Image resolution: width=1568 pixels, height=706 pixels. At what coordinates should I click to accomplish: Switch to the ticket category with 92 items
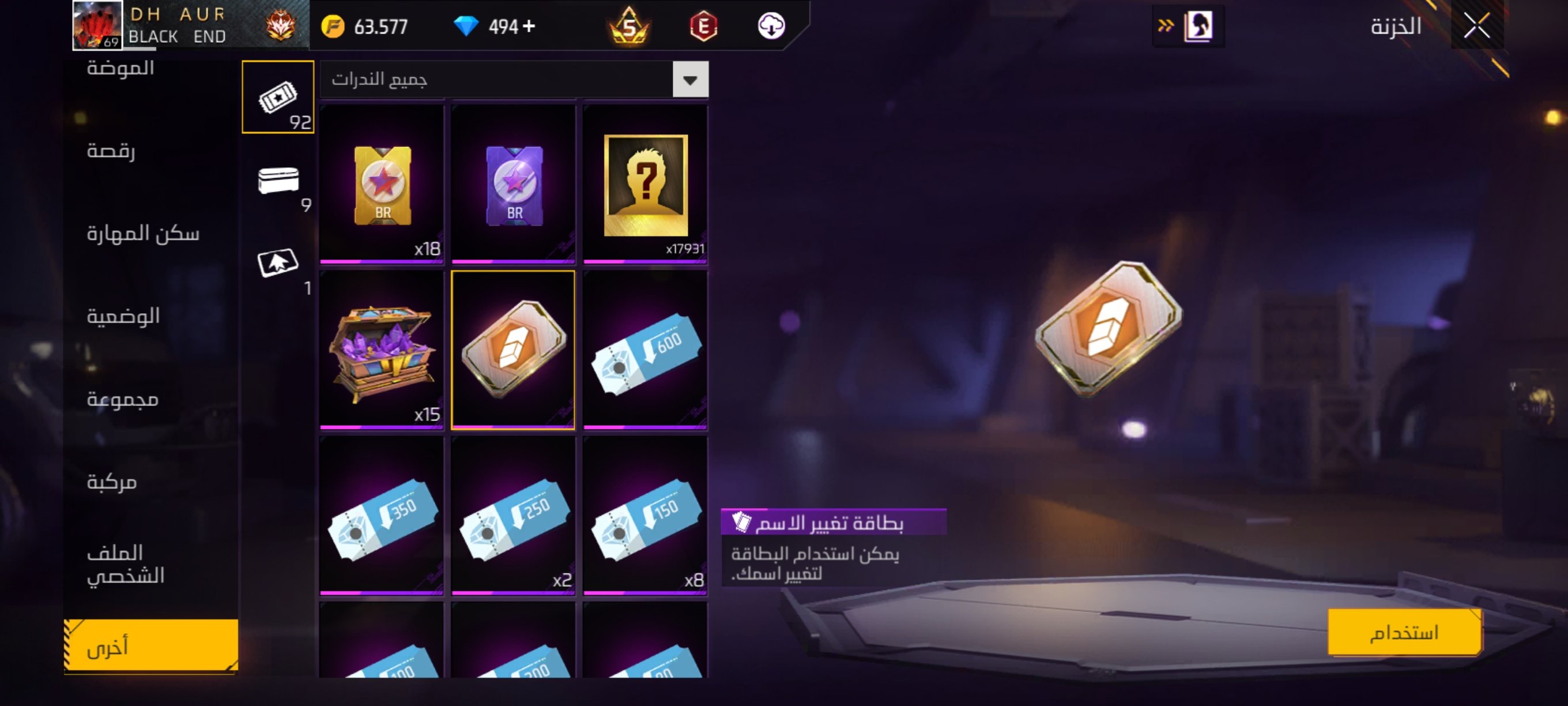tap(278, 97)
